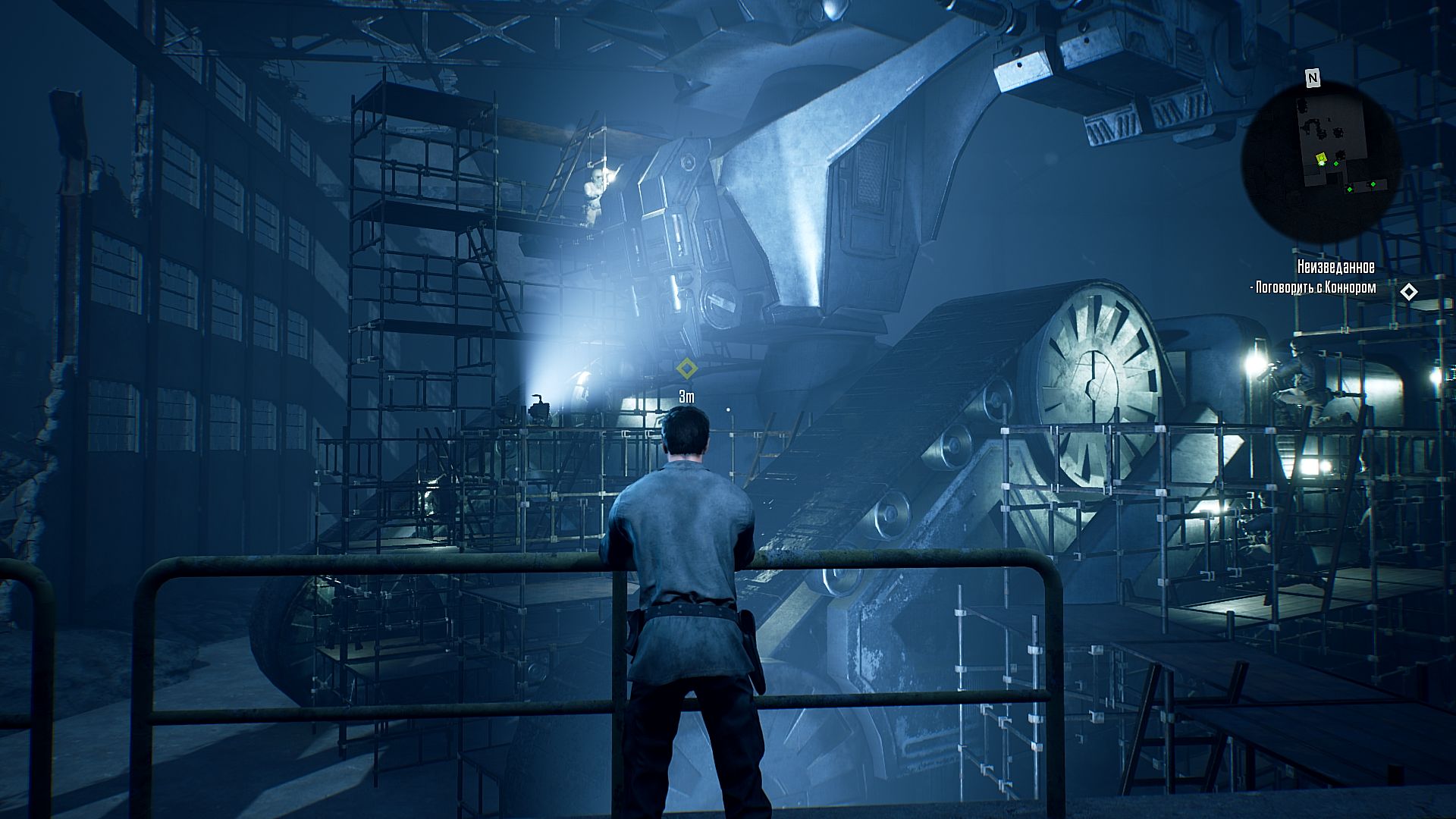Viewport: 1456px width, 819px height.
Task: Select the yellow diamond waypoint marker
Action: click(686, 369)
